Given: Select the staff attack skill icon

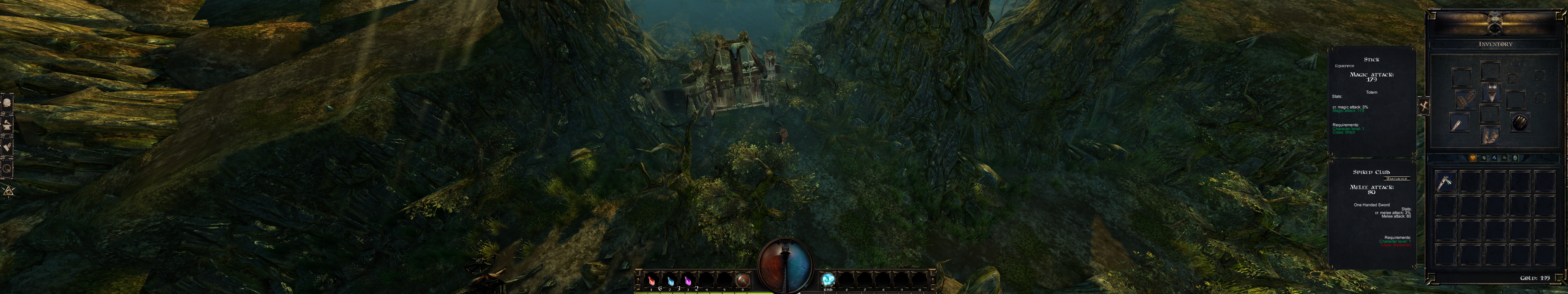Looking at the screenshot, I should (742, 281).
